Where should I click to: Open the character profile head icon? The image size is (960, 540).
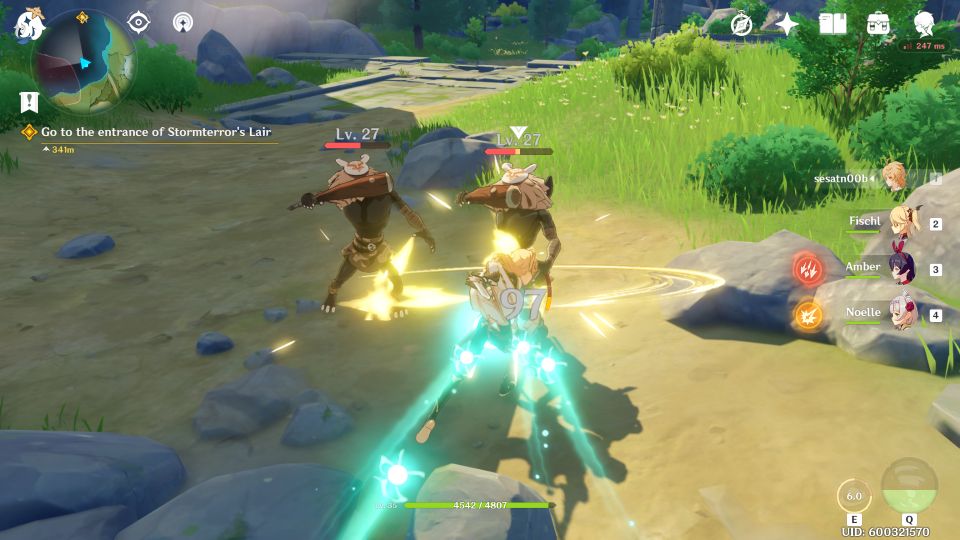click(925, 23)
